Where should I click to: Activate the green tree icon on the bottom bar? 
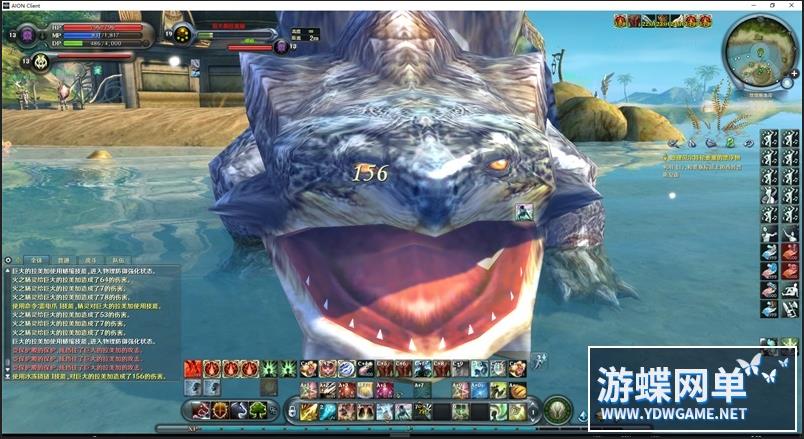[258, 409]
